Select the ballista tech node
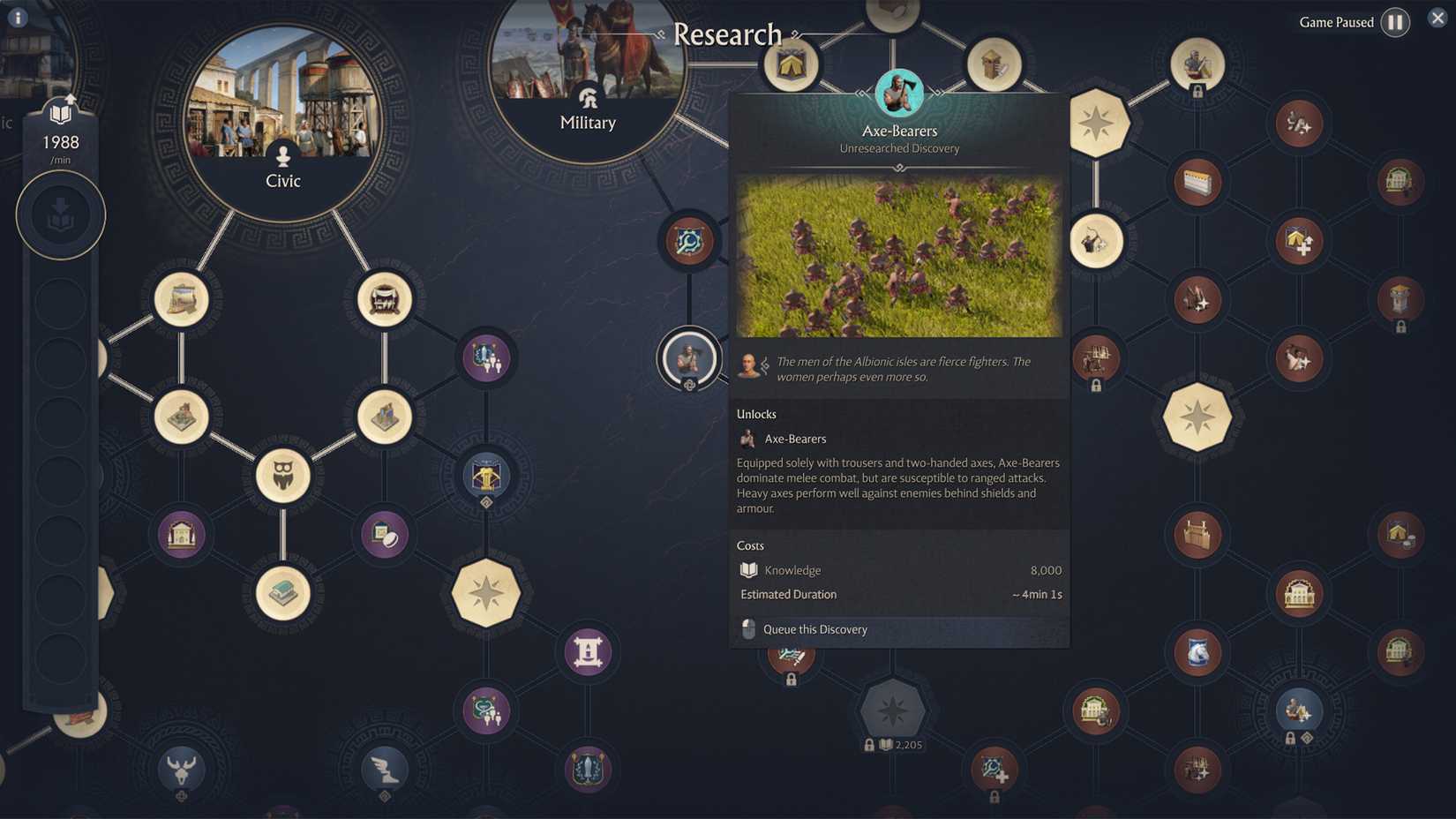Image resolution: width=1456 pixels, height=819 pixels. point(486,475)
